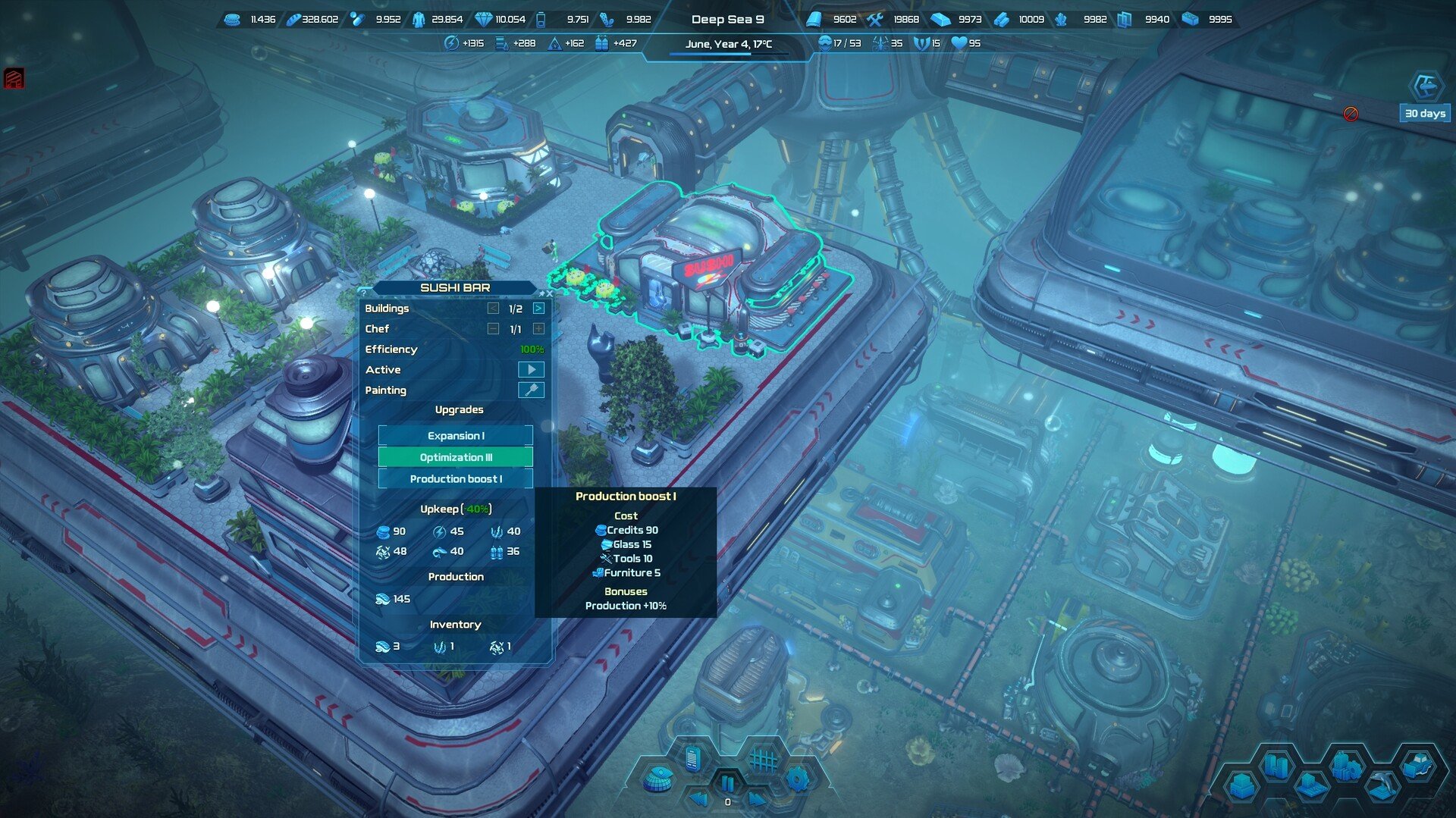Go to the next Sushi Bar building
Image resolution: width=1456 pixels, height=818 pixels.
coord(538,309)
